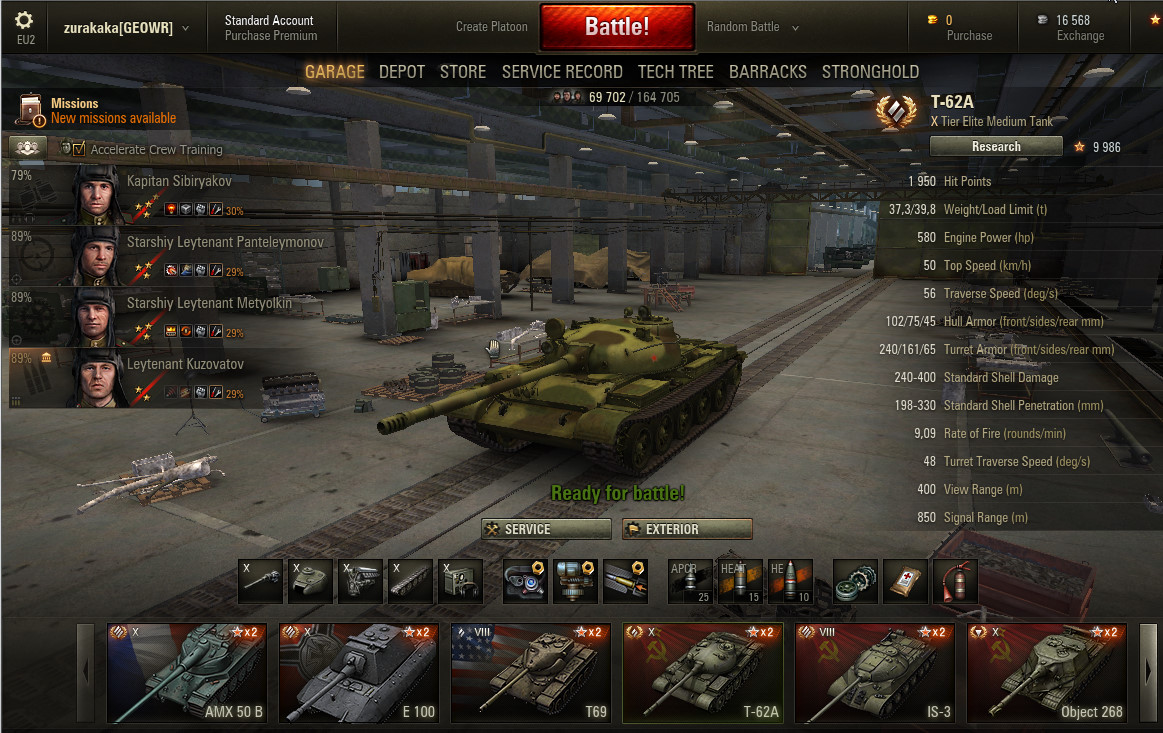Switch to the Depot tab

pos(402,72)
